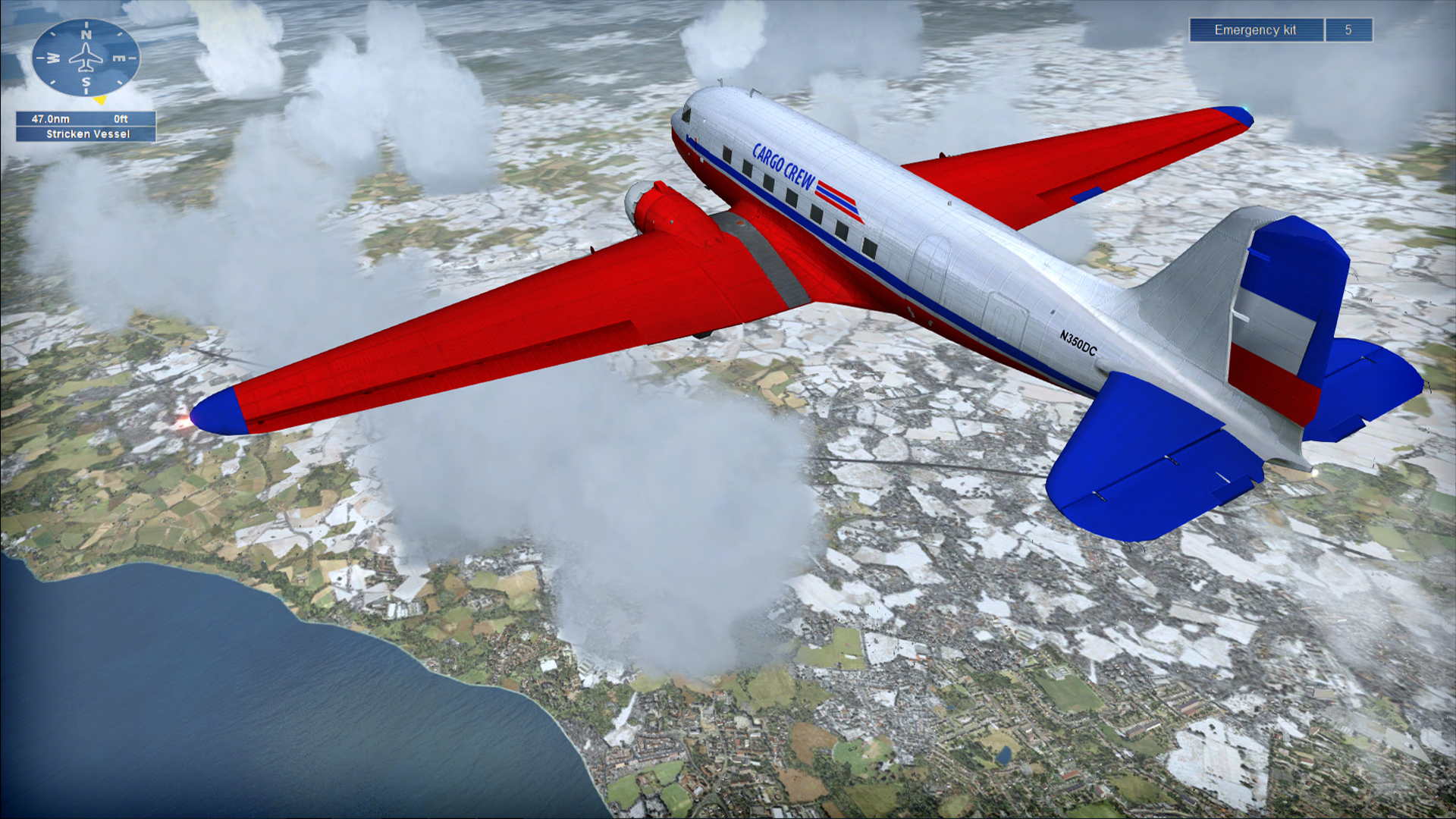The height and width of the screenshot is (819, 1456).
Task: Click the Emergency kit button
Action: pyautogui.click(x=1255, y=29)
